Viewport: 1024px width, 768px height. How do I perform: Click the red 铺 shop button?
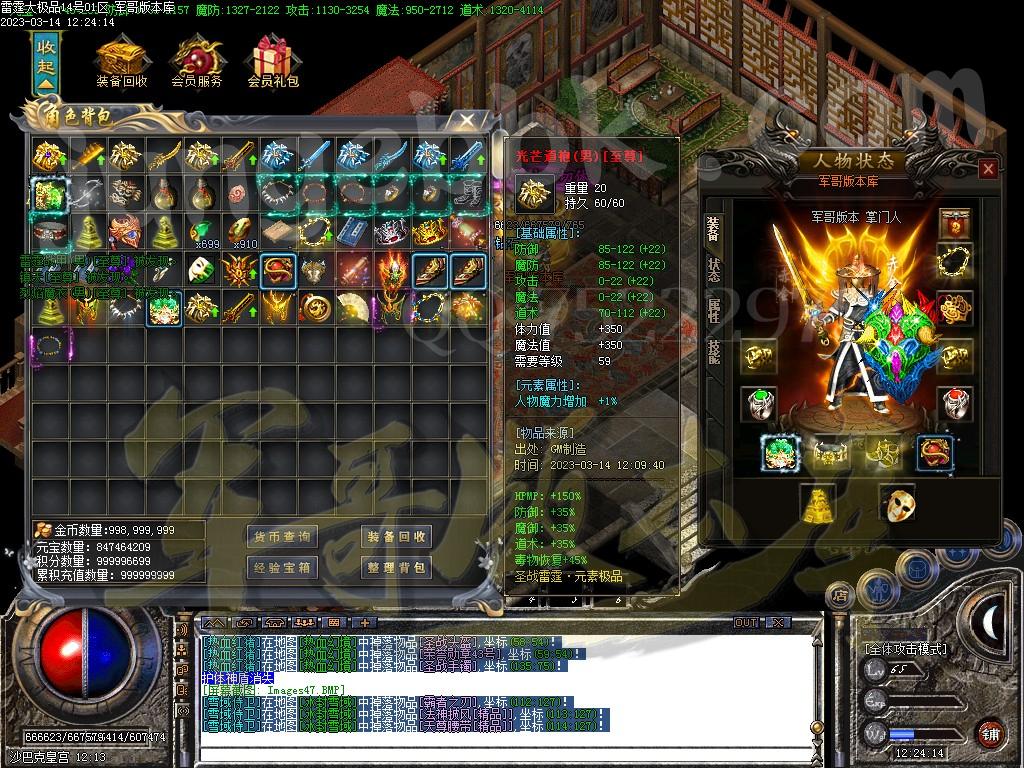990,731
